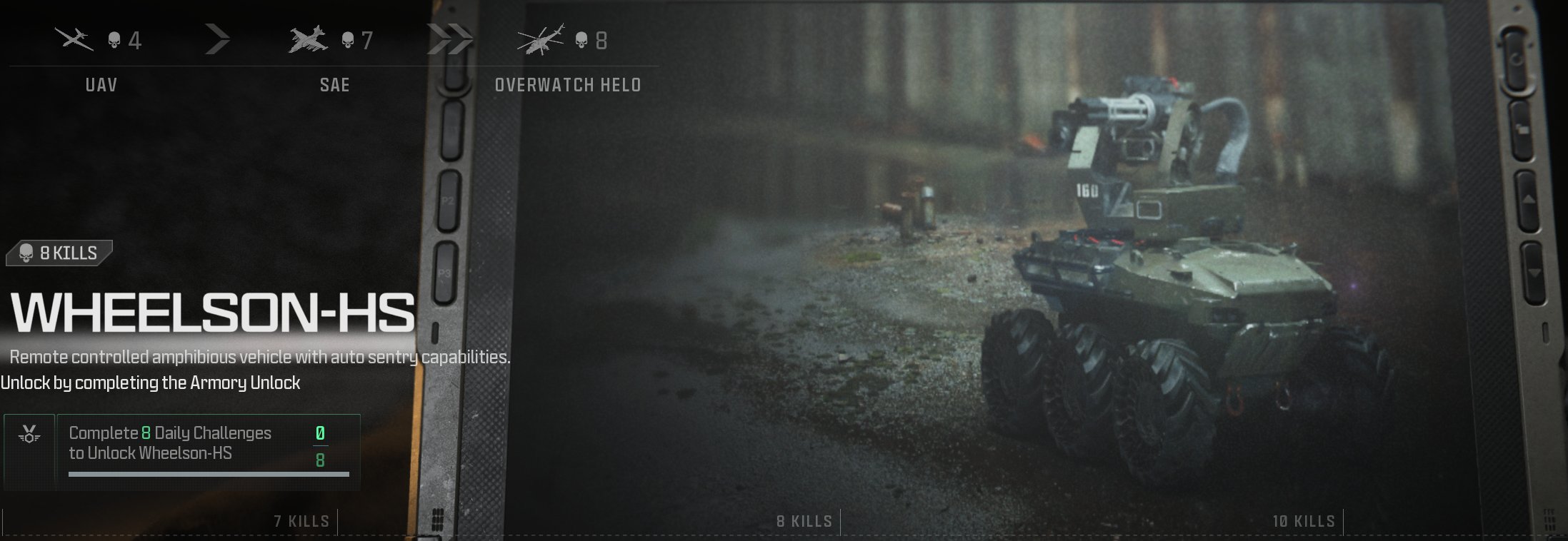Click the double chevron after SAE

tap(450, 39)
